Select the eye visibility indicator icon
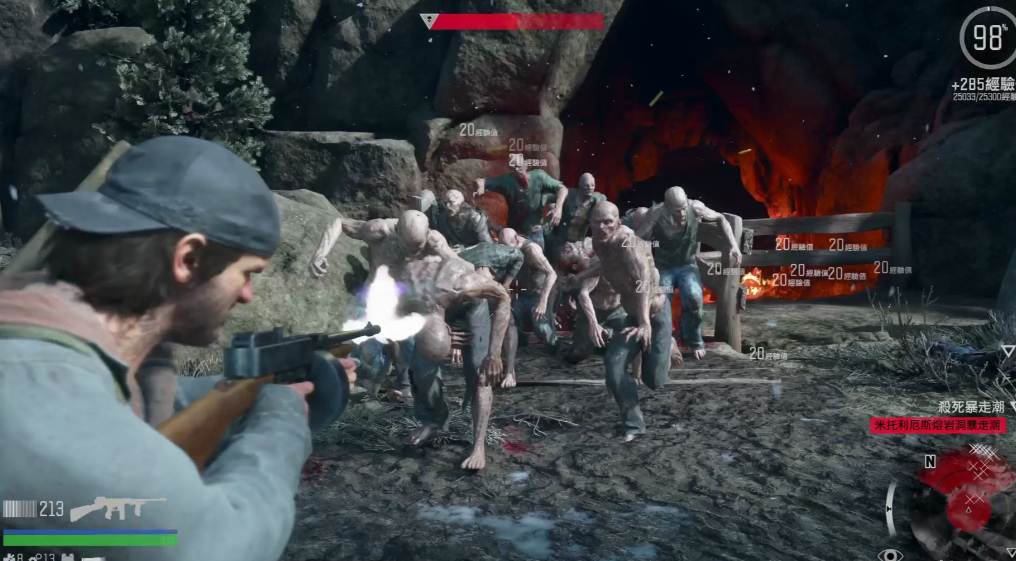This screenshot has width=1016, height=561. 889,553
